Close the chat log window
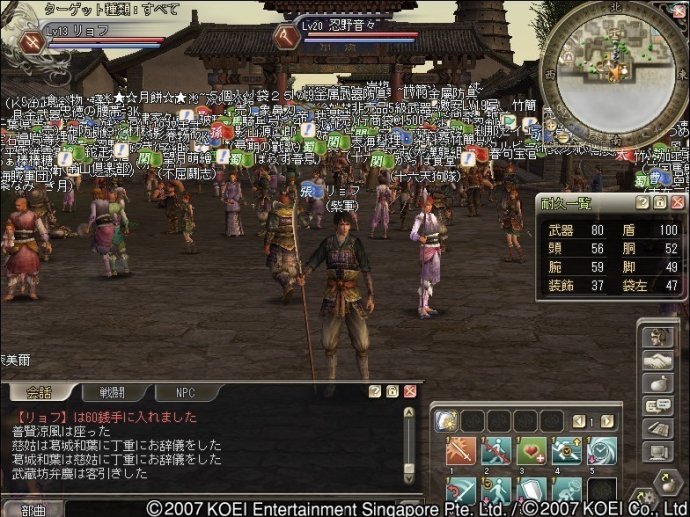Image resolution: width=690 pixels, height=517 pixels. [x=409, y=392]
